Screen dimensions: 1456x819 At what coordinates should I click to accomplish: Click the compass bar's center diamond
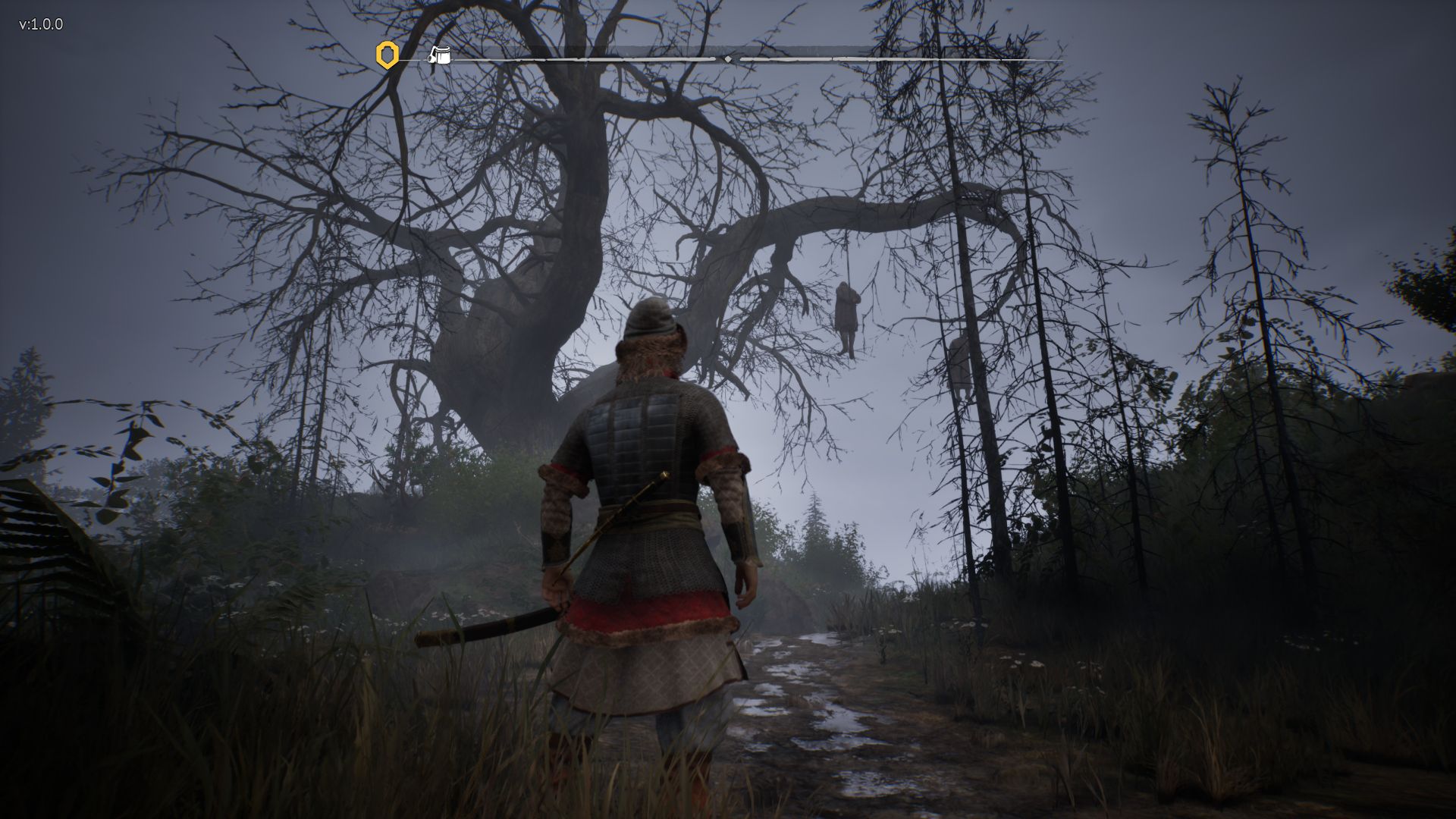click(728, 58)
